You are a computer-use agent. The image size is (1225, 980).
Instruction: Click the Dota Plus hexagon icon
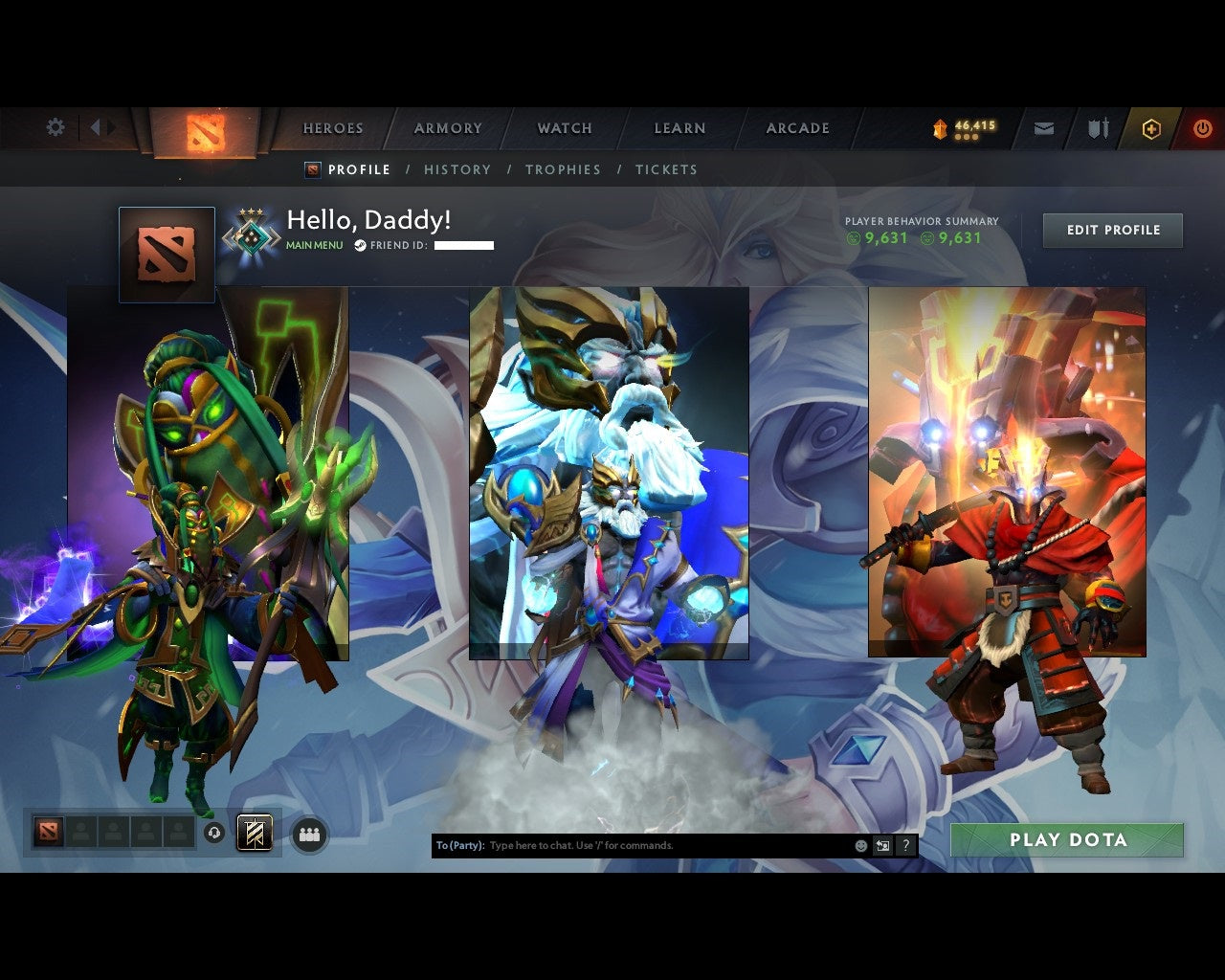click(x=1151, y=128)
